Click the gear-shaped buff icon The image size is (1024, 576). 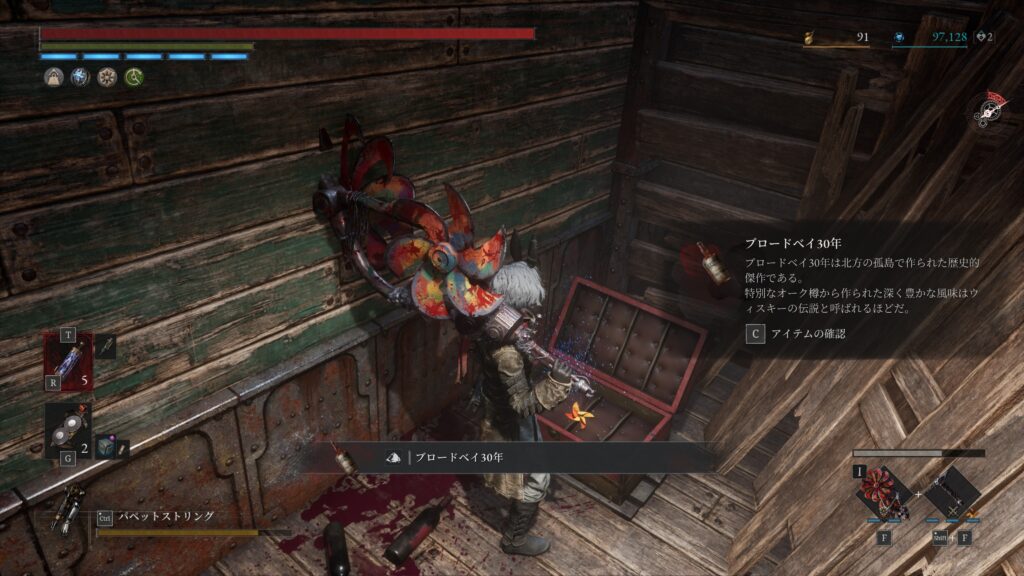tap(106, 77)
